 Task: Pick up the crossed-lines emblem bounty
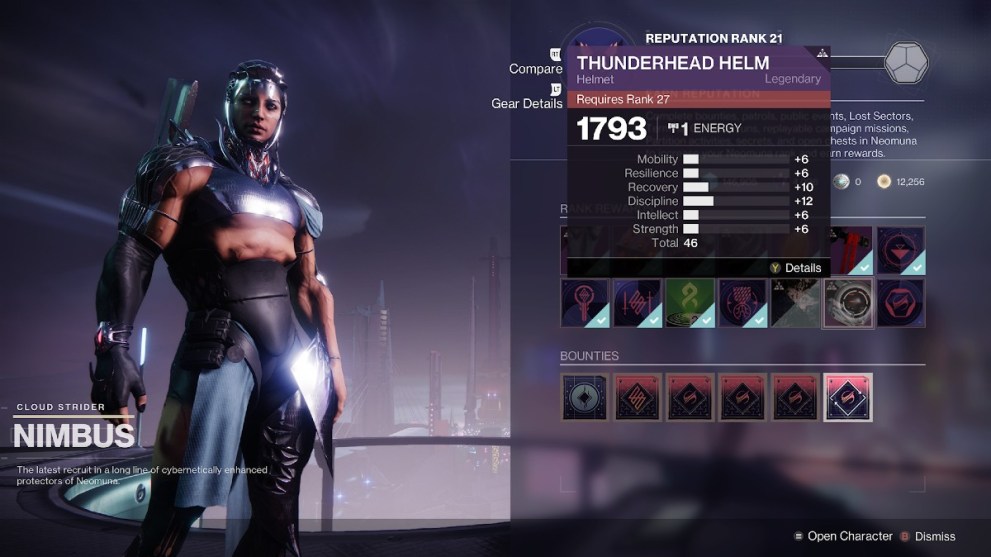(638, 397)
